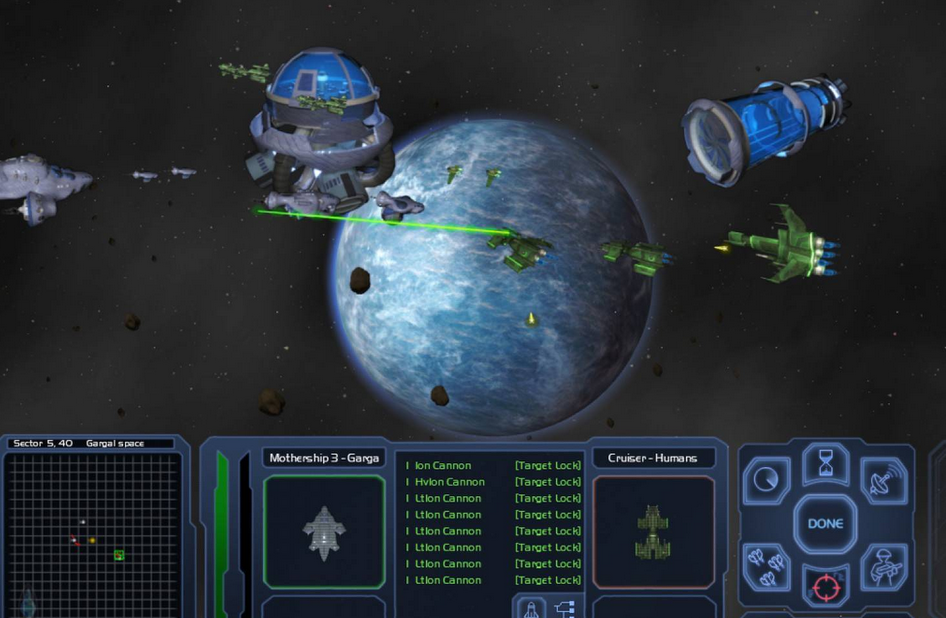The image size is (946, 618).
Task: Launch the missile salvo icon
Action: pos(767,567)
